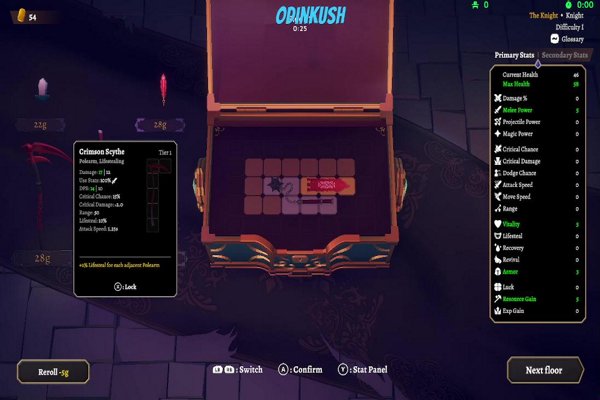Choose the spiked flail in the chest grid
This screenshot has width=600, height=400.
click(278, 187)
